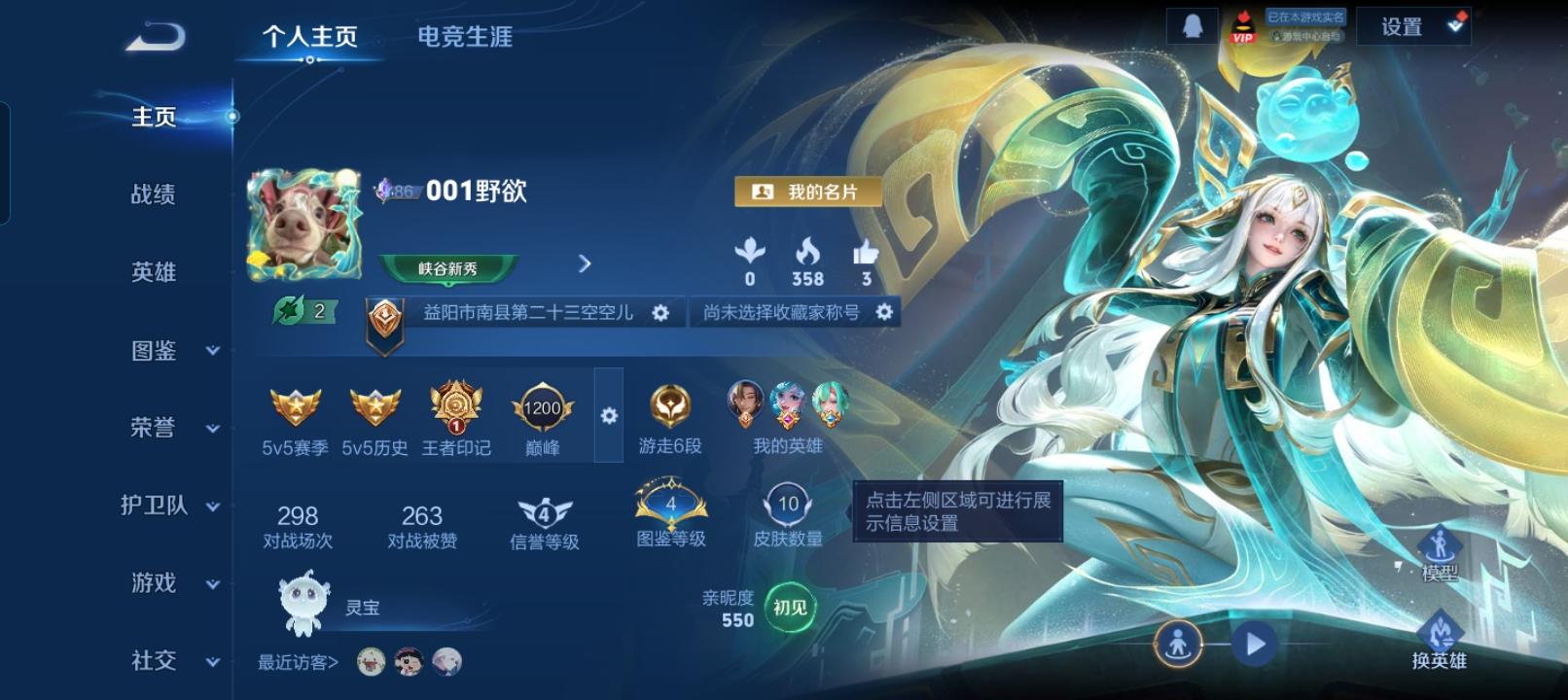Toggle the character pose display icon
Viewport: 1568px width, 700px height.
(x=1178, y=643)
